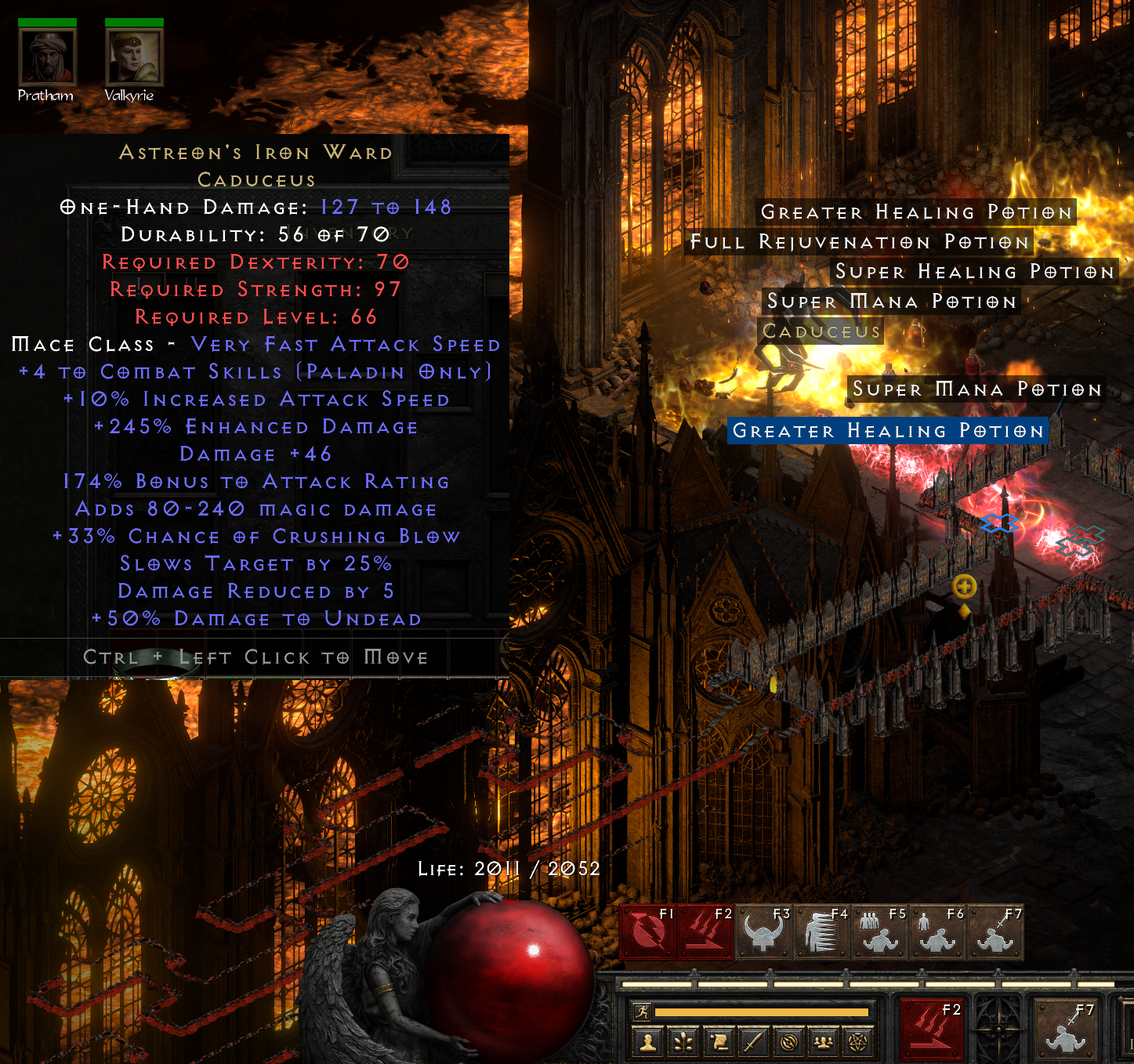Image resolution: width=1134 pixels, height=1064 pixels.
Task: Open the character sheet bust button
Action: tap(649, 1042)
